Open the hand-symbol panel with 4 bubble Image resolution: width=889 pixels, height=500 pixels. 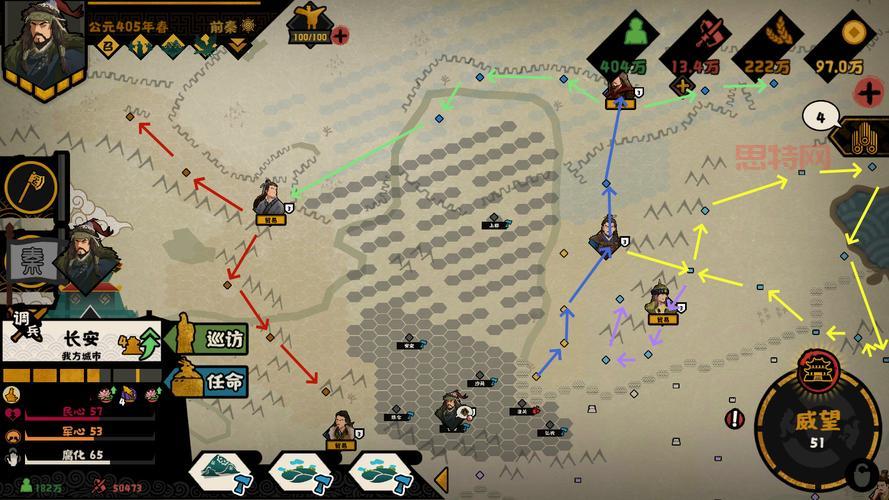coord(859,139)
